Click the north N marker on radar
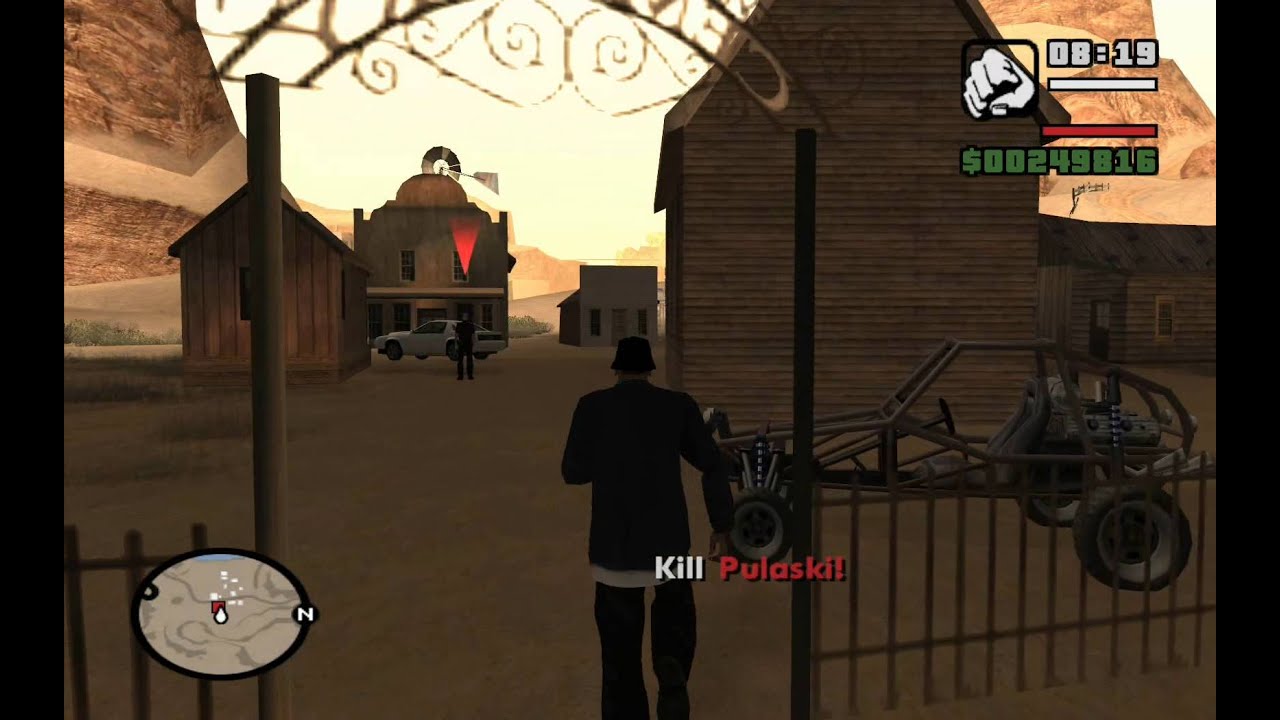This screenshot has width=1280, height=720. pyautogui.click(x=305, y=614)
